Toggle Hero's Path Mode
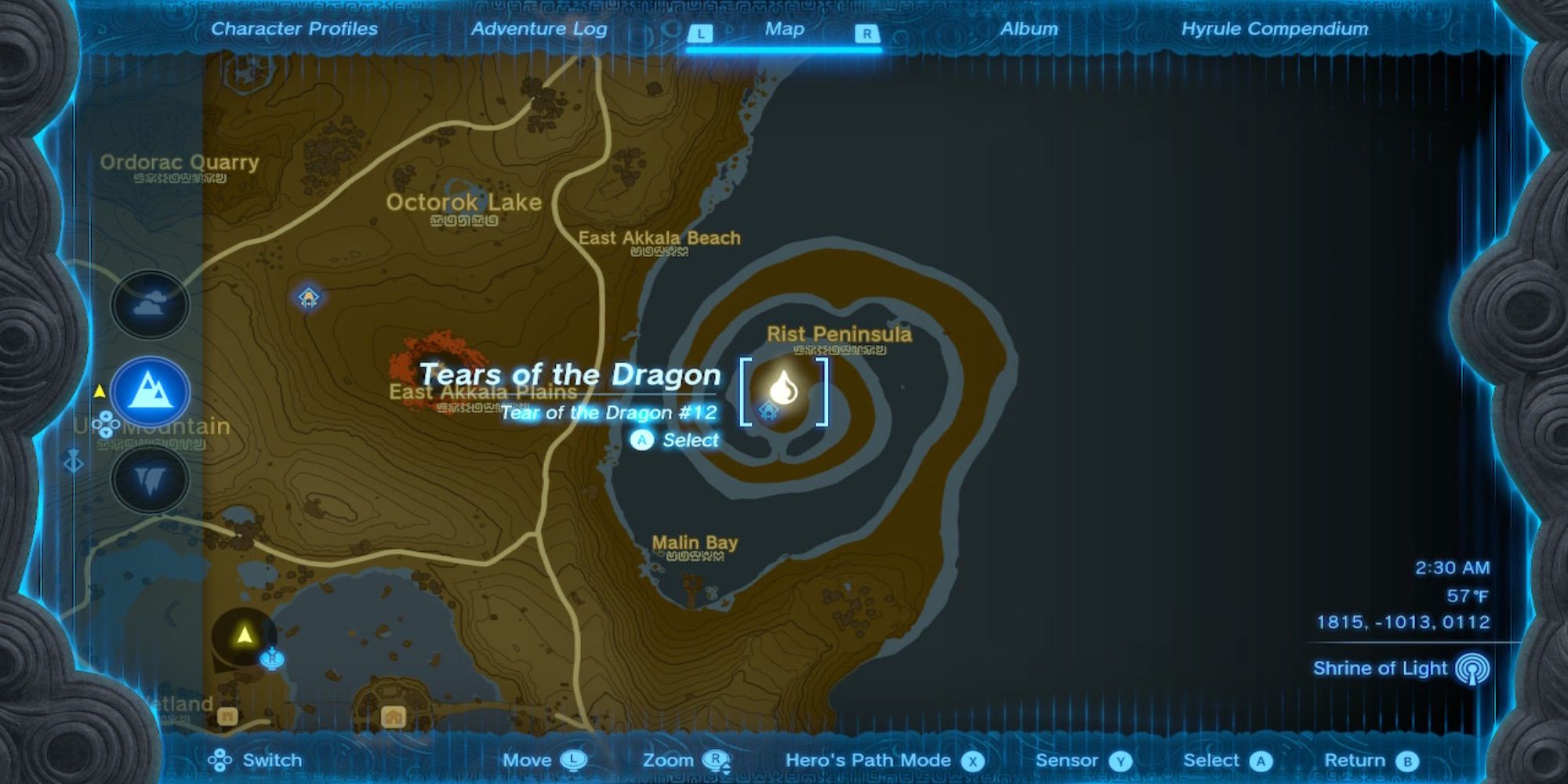Image resolution: width=1568 pixels, height=784 pixels. click(866, 760)
